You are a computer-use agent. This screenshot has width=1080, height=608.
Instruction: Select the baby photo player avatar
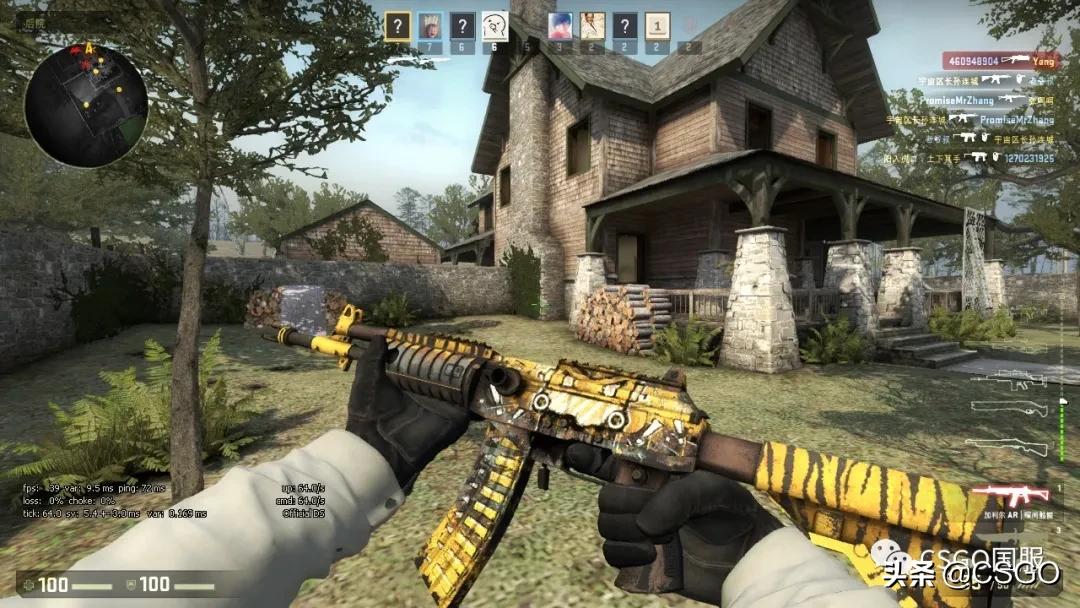tap(430, 26)
